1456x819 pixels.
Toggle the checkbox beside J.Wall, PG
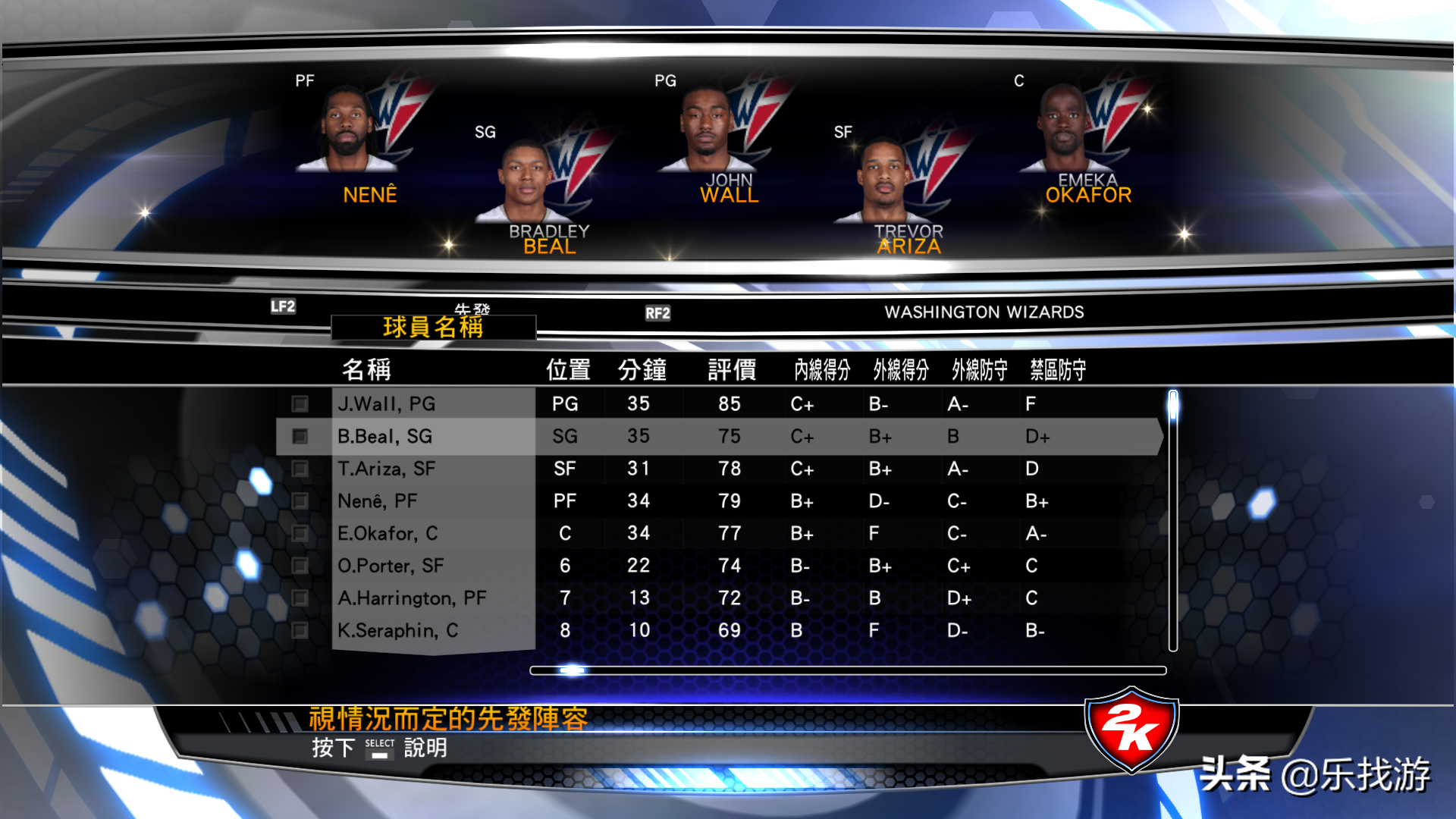(301, 403)
